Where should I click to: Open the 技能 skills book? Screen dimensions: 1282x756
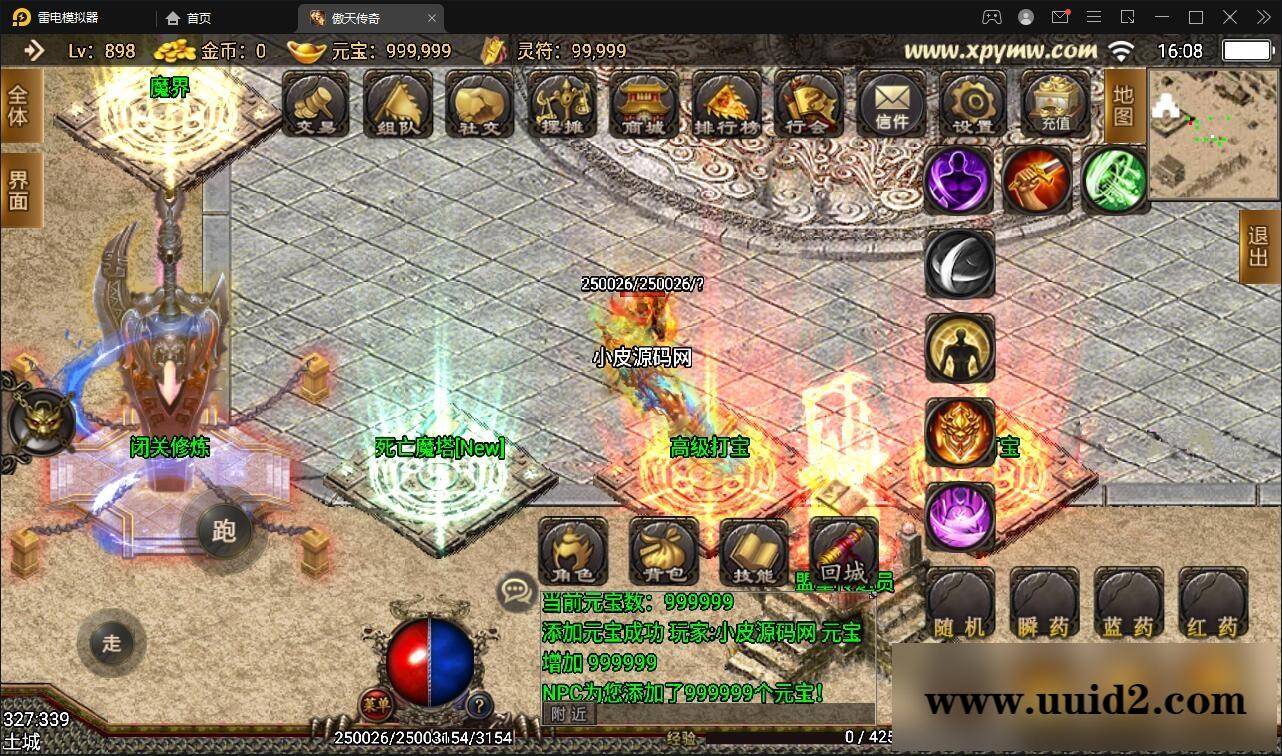tap(753, 553)
